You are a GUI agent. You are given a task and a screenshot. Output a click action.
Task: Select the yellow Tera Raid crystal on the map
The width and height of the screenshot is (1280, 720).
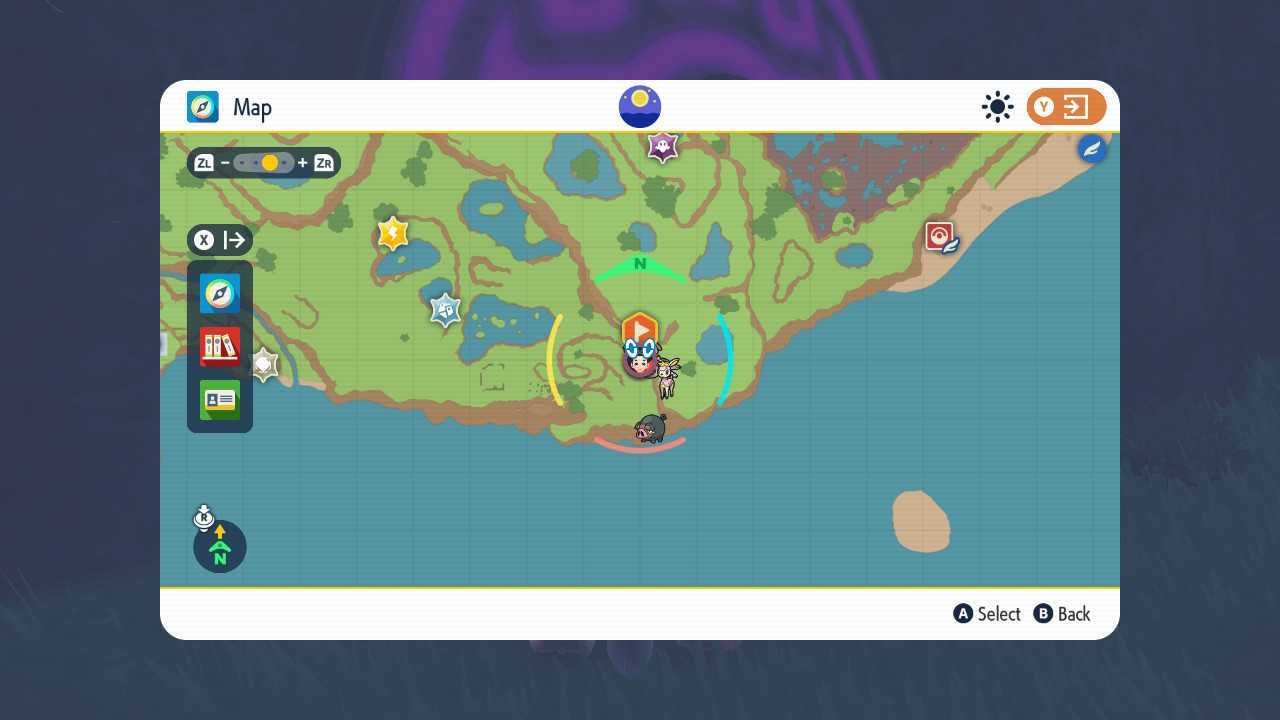click(391, 232)
